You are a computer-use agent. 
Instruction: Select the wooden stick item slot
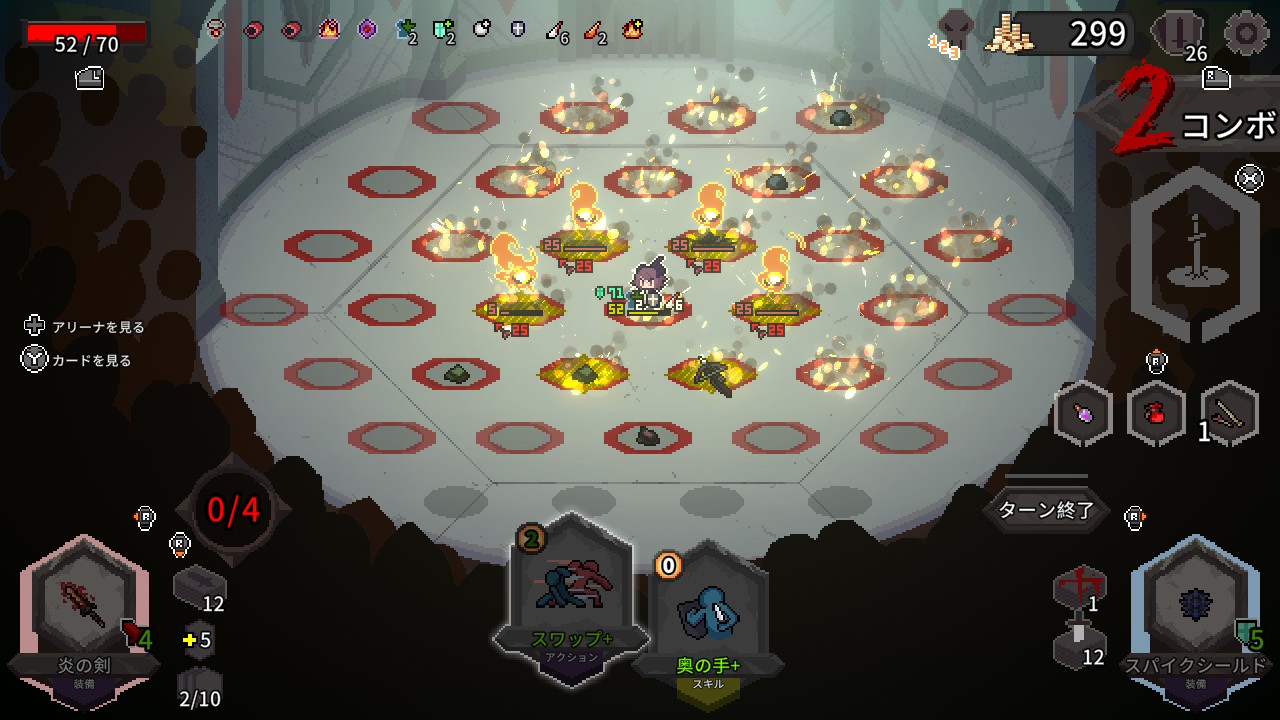(x=1229, y=413)
